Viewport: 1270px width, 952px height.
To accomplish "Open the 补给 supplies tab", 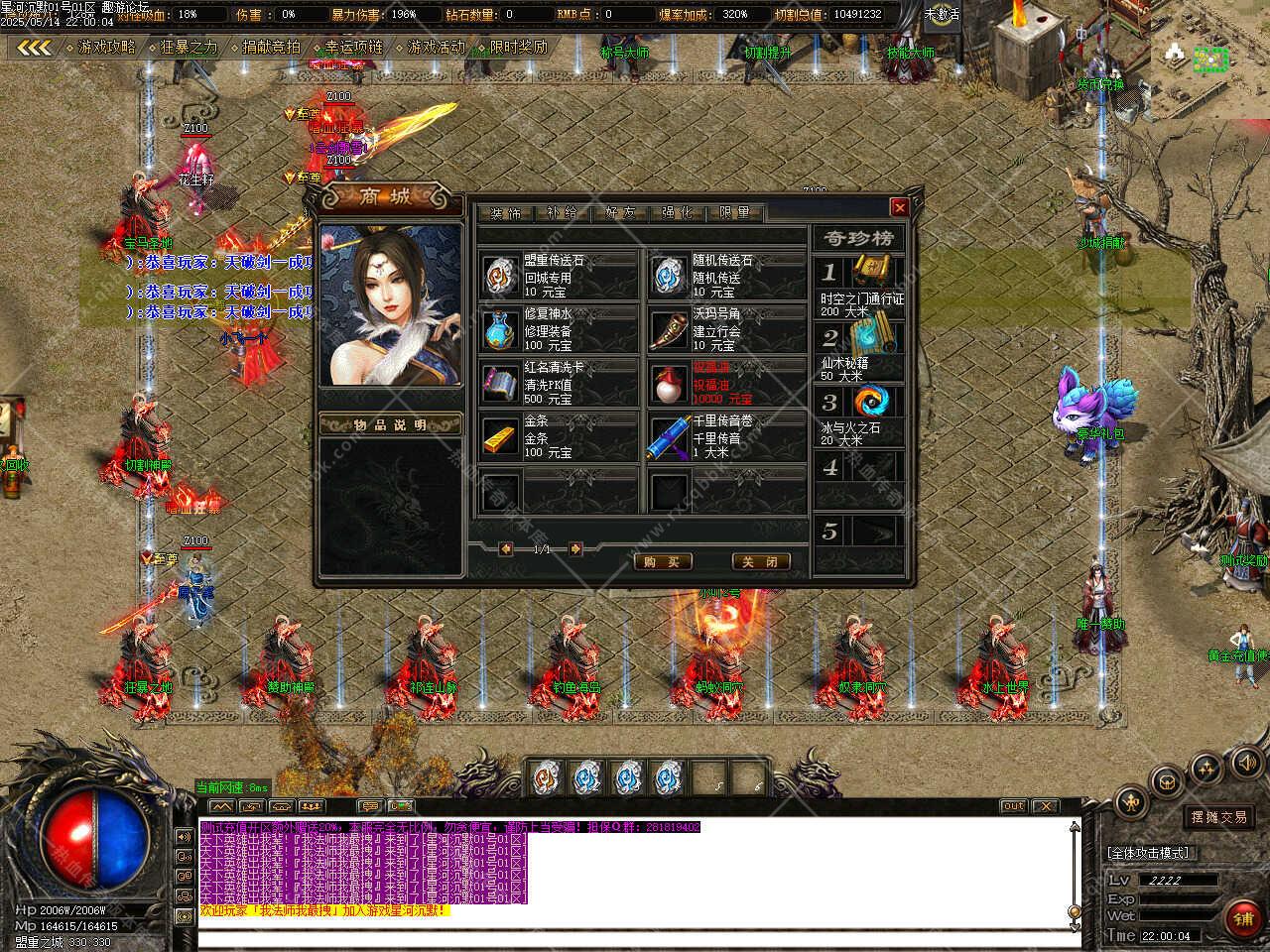I will pos(562,212).
